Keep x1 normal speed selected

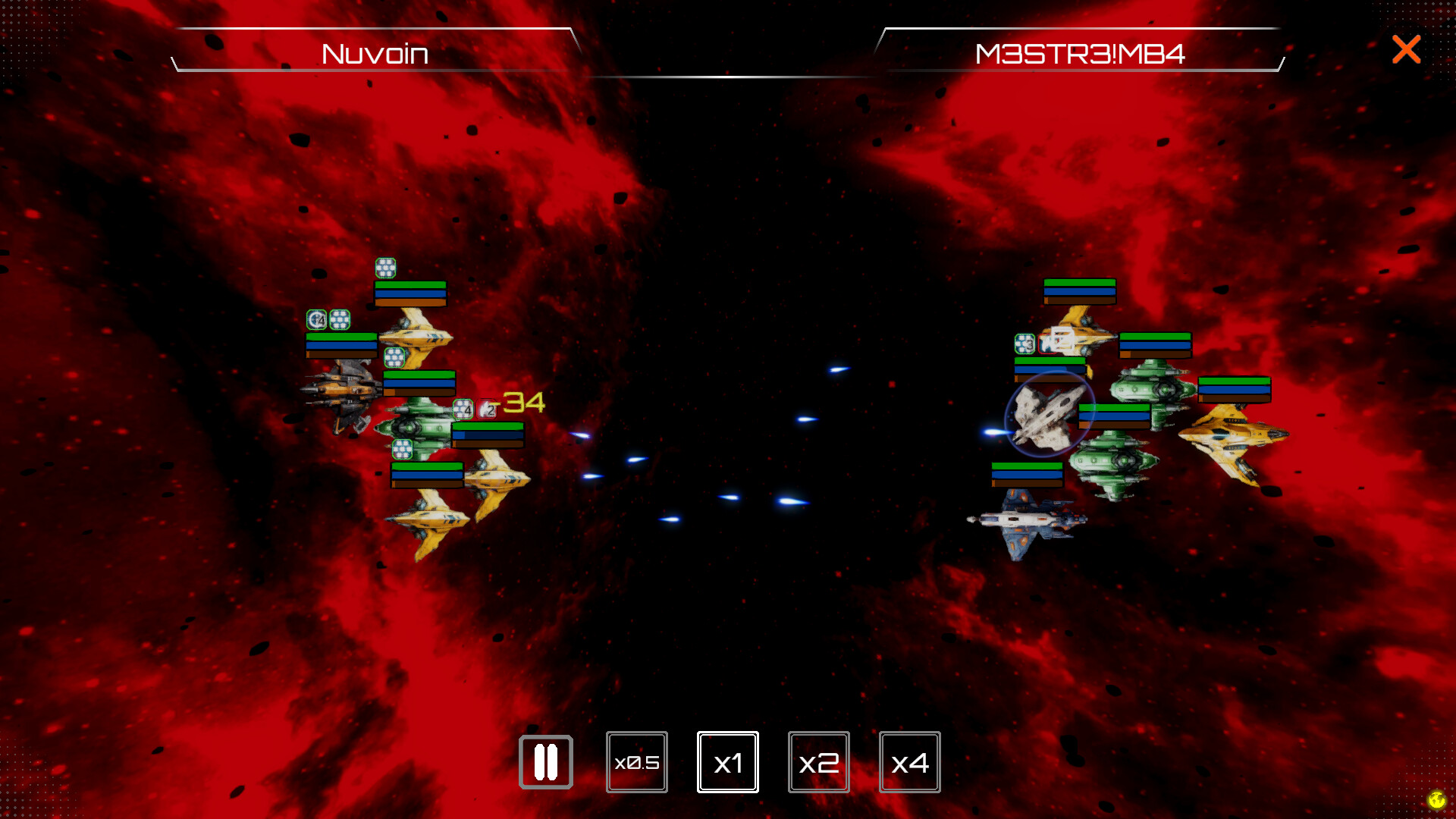(x=728, y=762)
